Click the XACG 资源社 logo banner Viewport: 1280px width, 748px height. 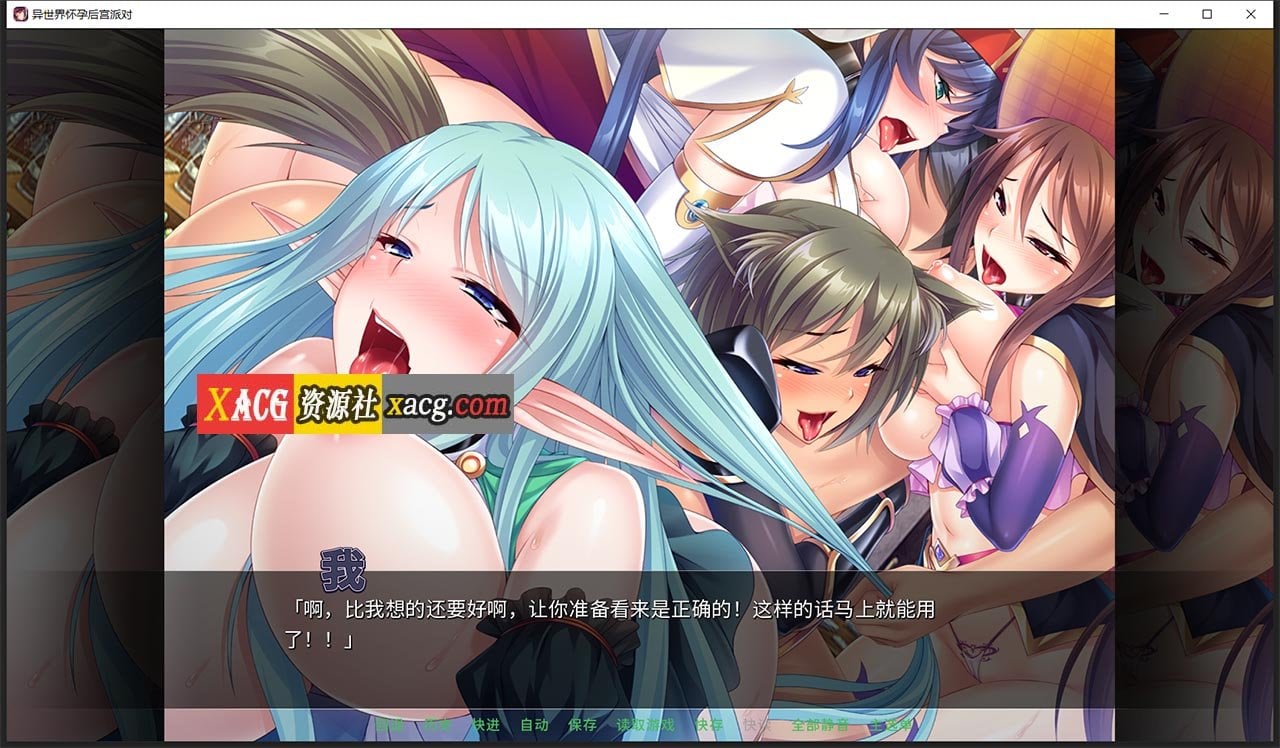[290, 398]
